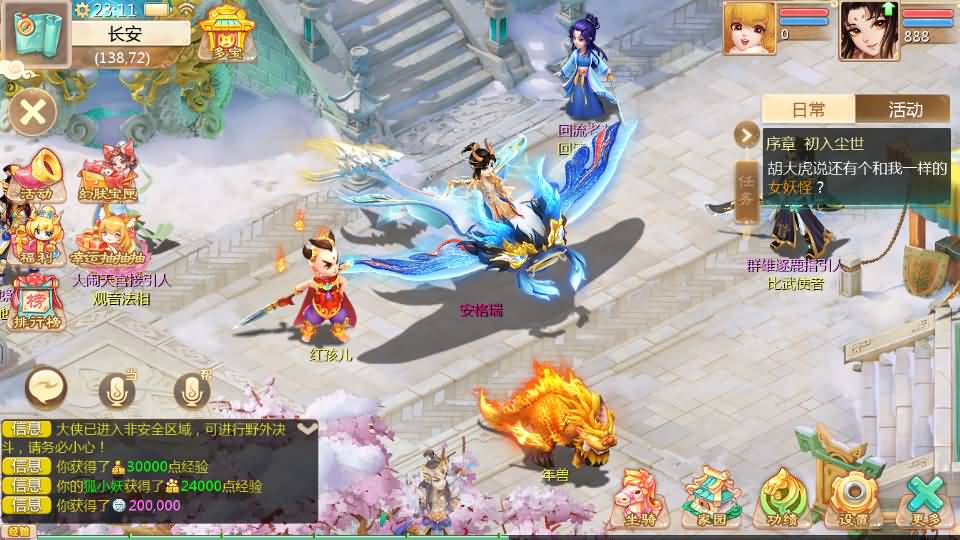The height and width of the screenshot is (540, 960).
Task: Close the left icon panel with X
Action: click(x=33, y=110)
